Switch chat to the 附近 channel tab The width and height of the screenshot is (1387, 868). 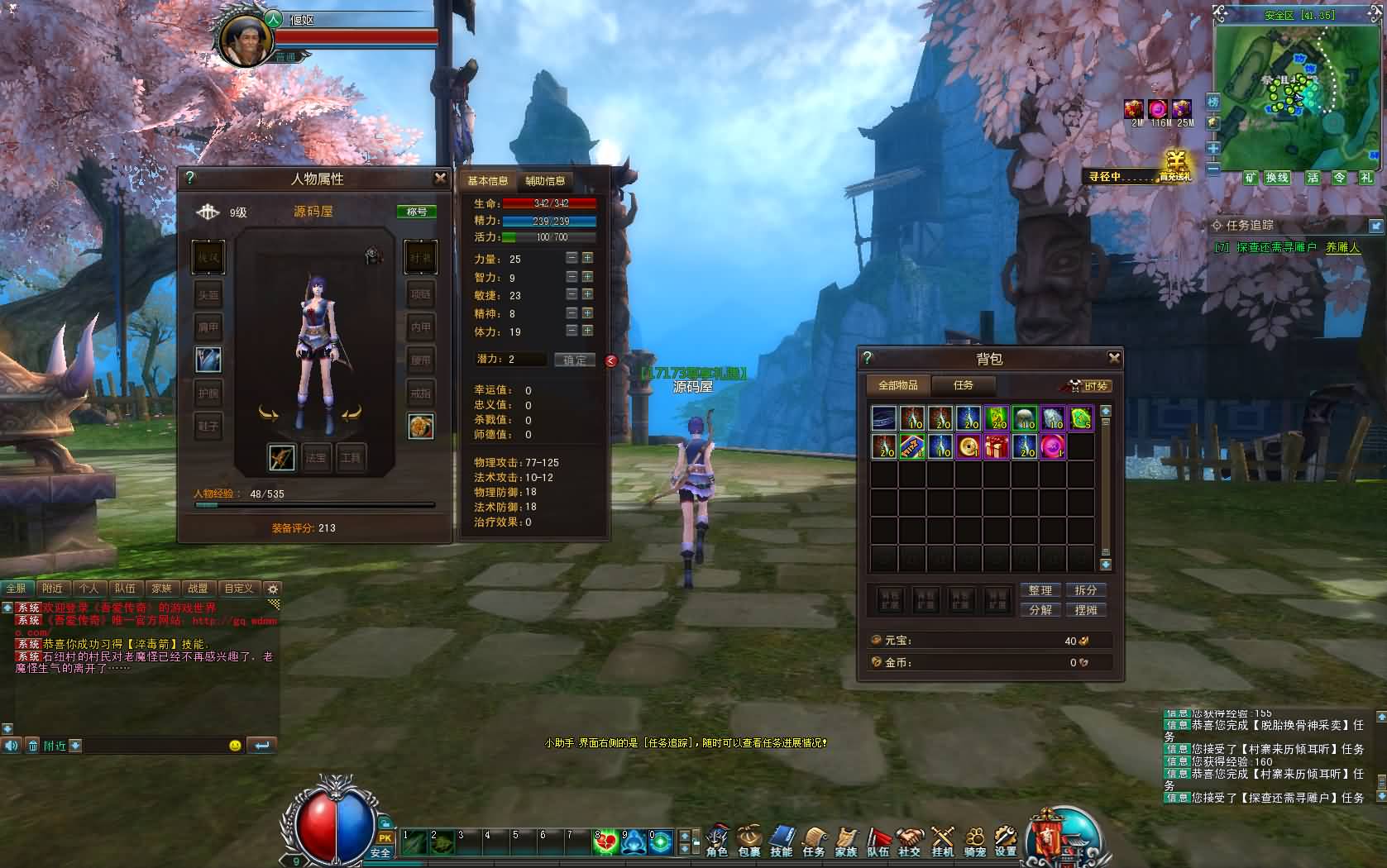pos(52,589)
